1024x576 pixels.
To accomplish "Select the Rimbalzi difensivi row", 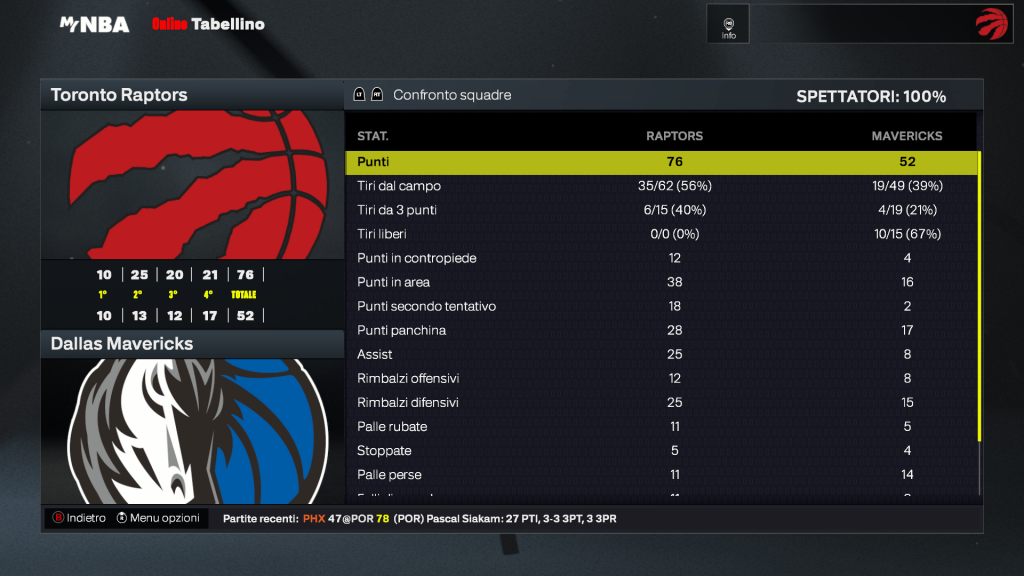I will [660, 402].
